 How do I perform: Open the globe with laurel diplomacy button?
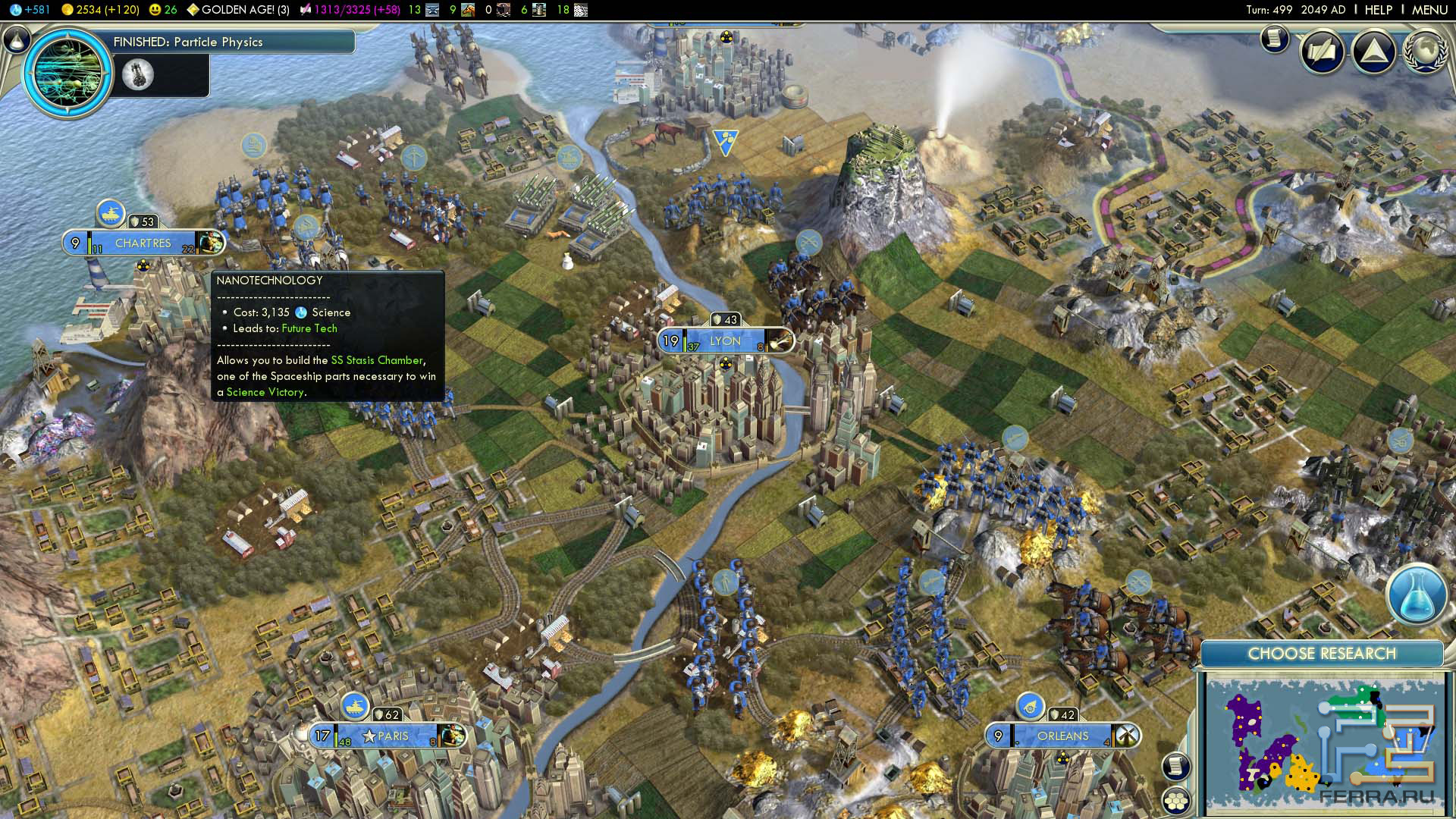tap(1425, 52)
